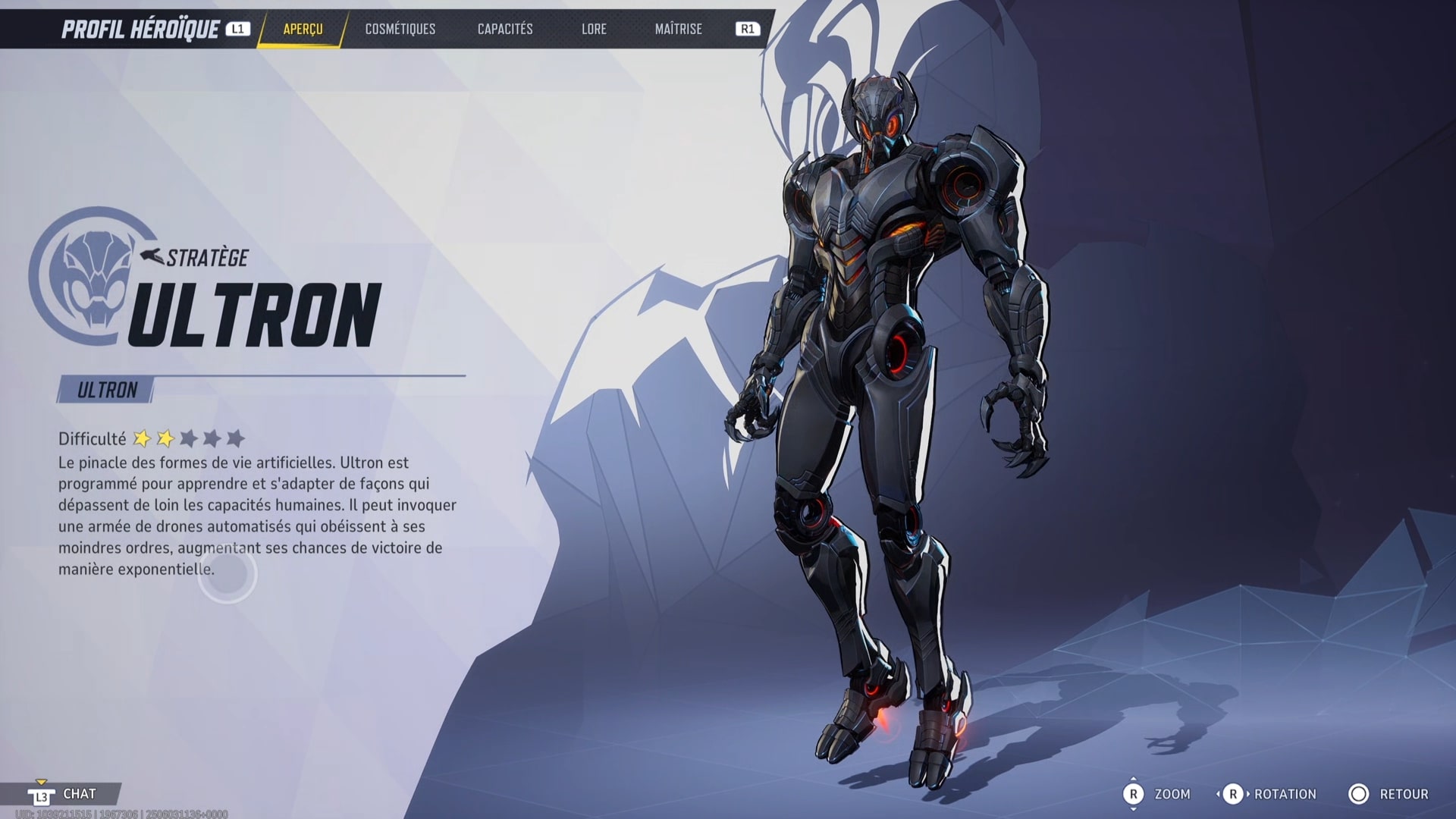Open the Maîtrise tab
The image size is (1456, 819).
(x=677, y=29)
